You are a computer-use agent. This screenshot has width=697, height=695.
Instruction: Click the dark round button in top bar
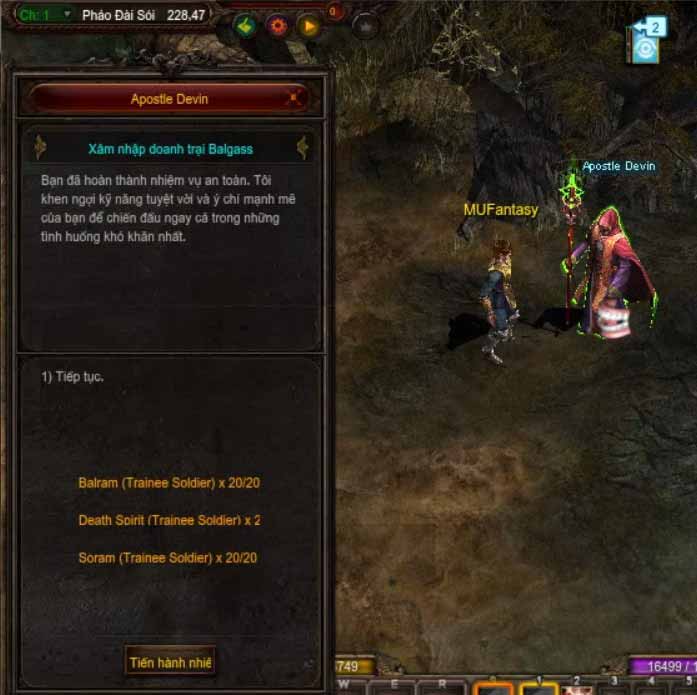pos(365,26)
